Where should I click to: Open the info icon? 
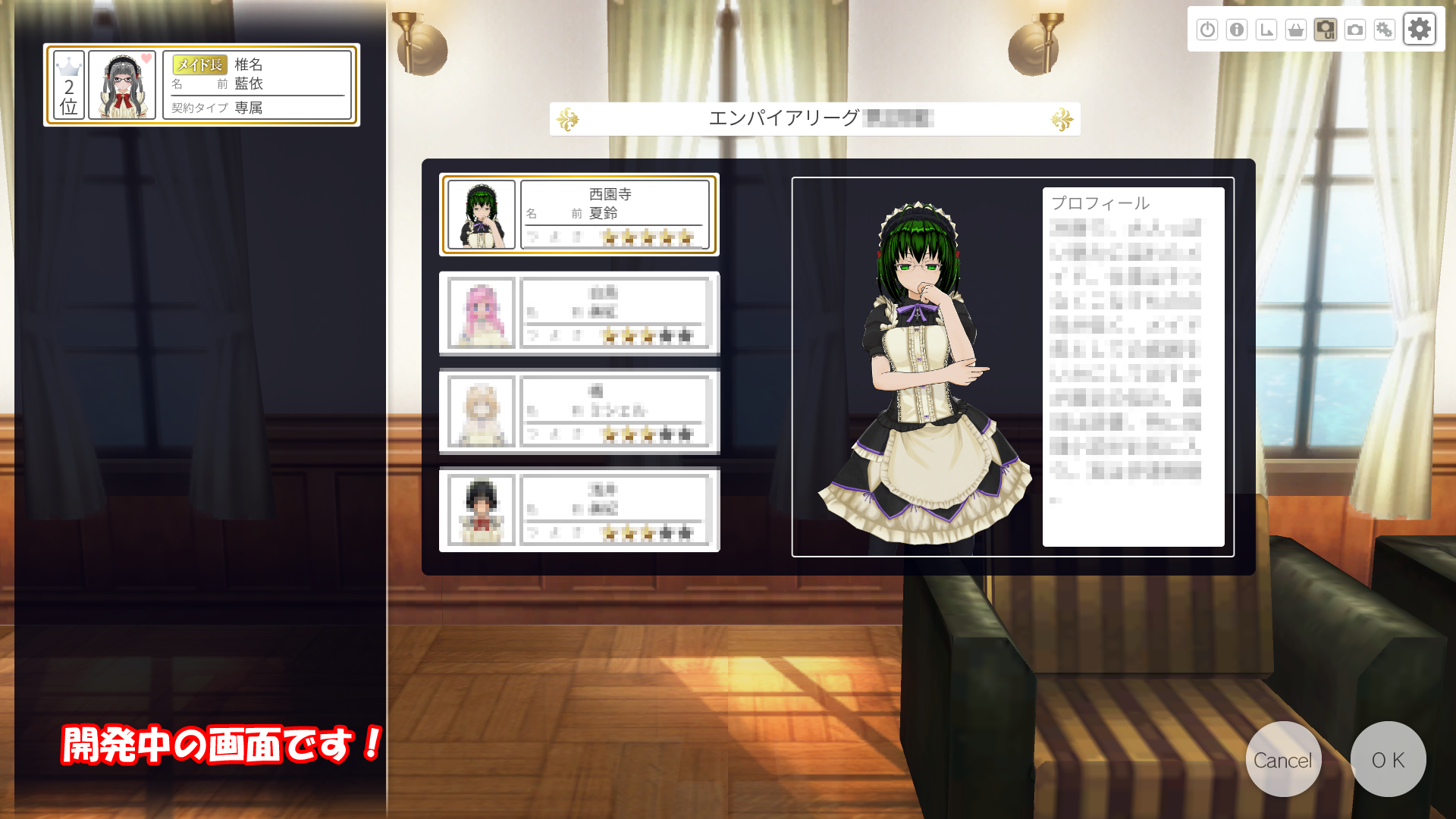(x=1237, y=30)
